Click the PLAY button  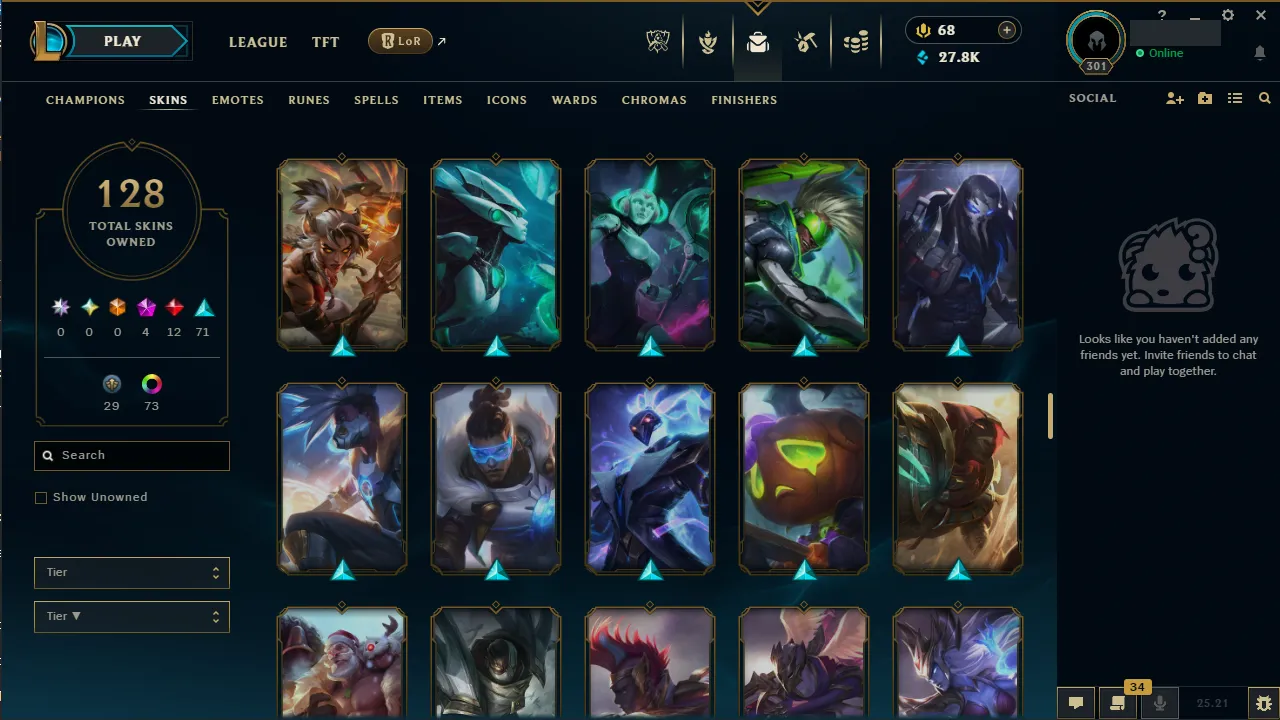[x=122, y=41]
